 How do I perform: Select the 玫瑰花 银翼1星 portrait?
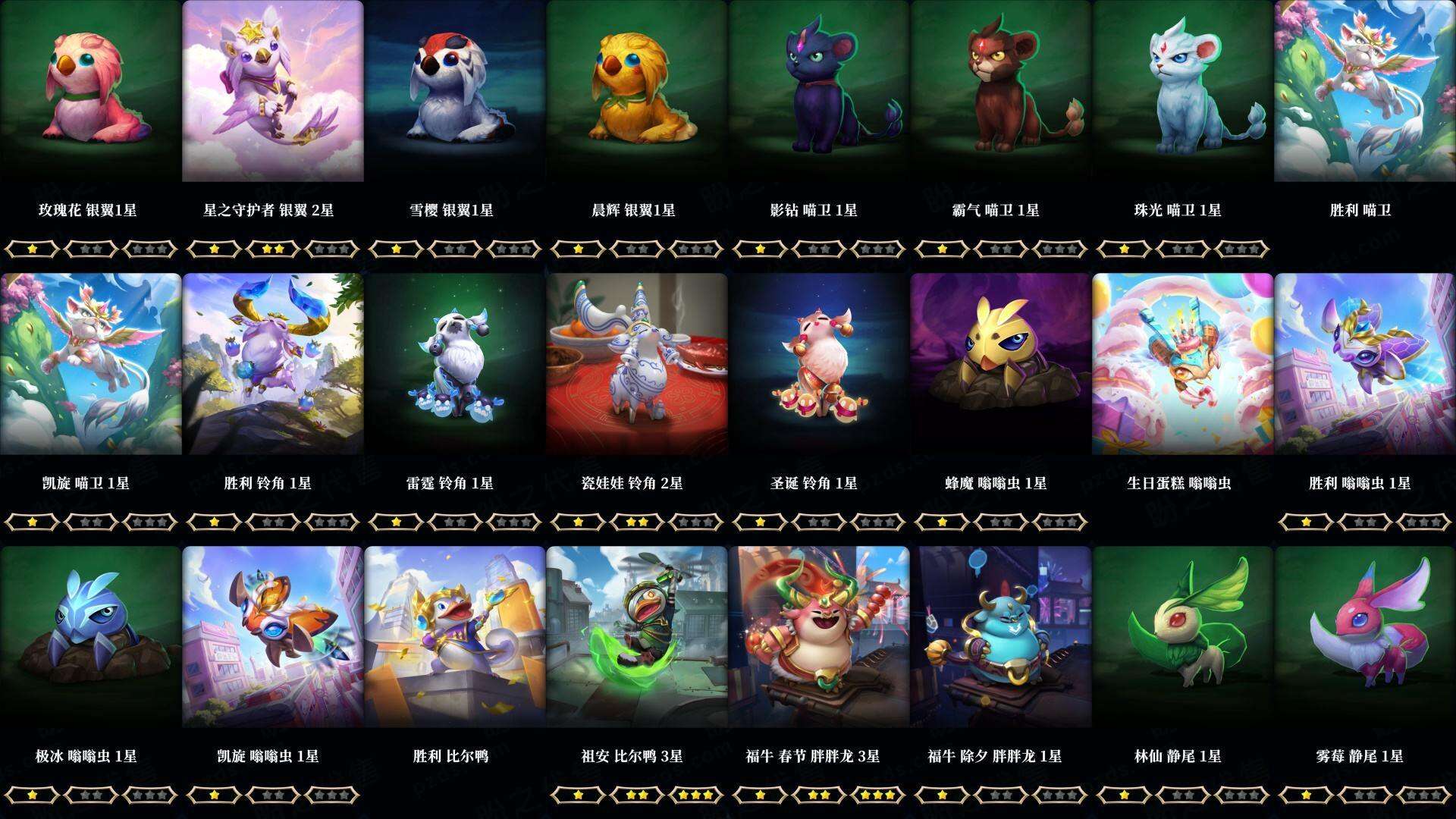pyautogui.click(x=91, y=99)
